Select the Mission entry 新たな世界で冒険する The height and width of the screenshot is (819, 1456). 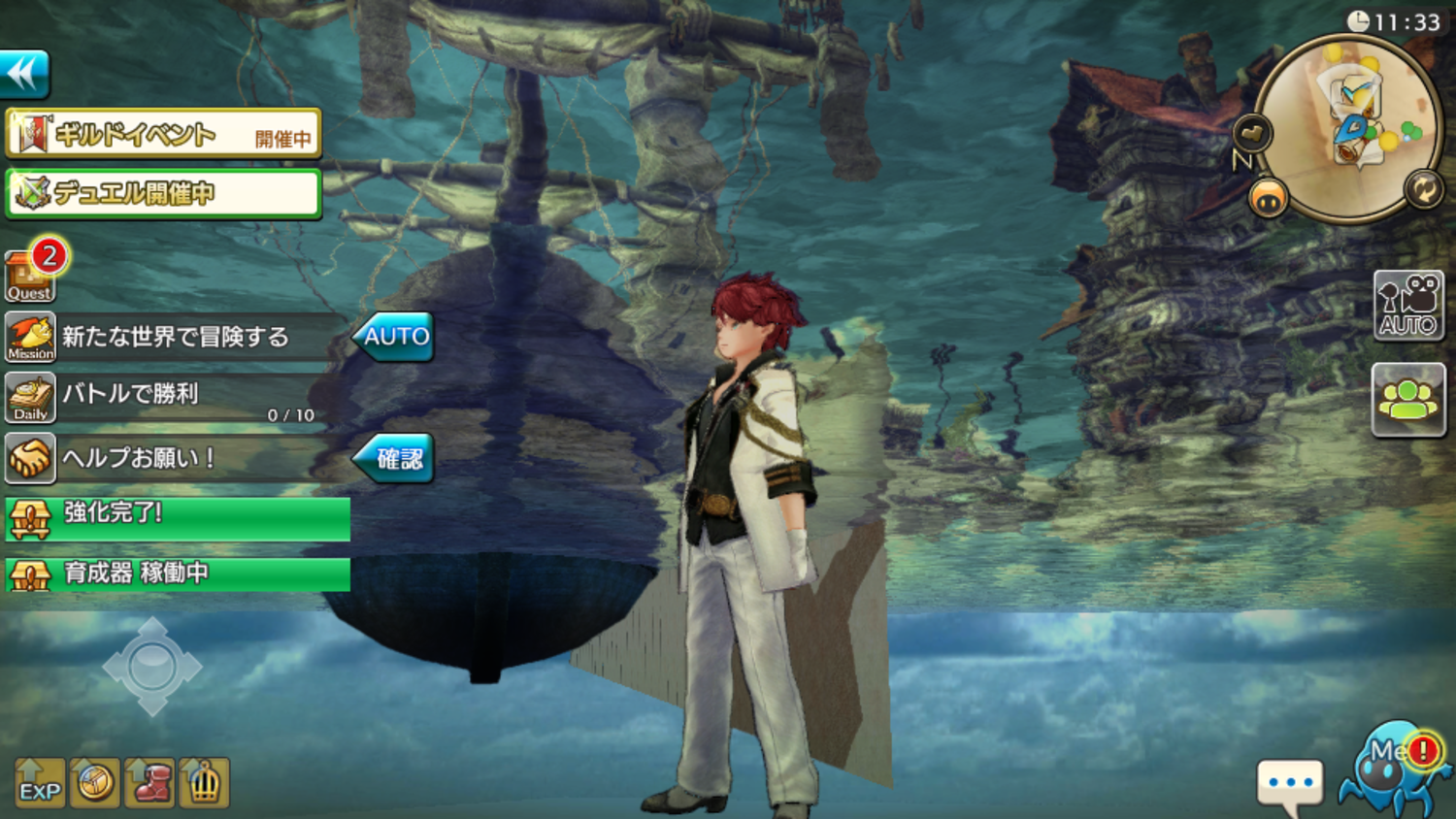click(x=175, y=337)
